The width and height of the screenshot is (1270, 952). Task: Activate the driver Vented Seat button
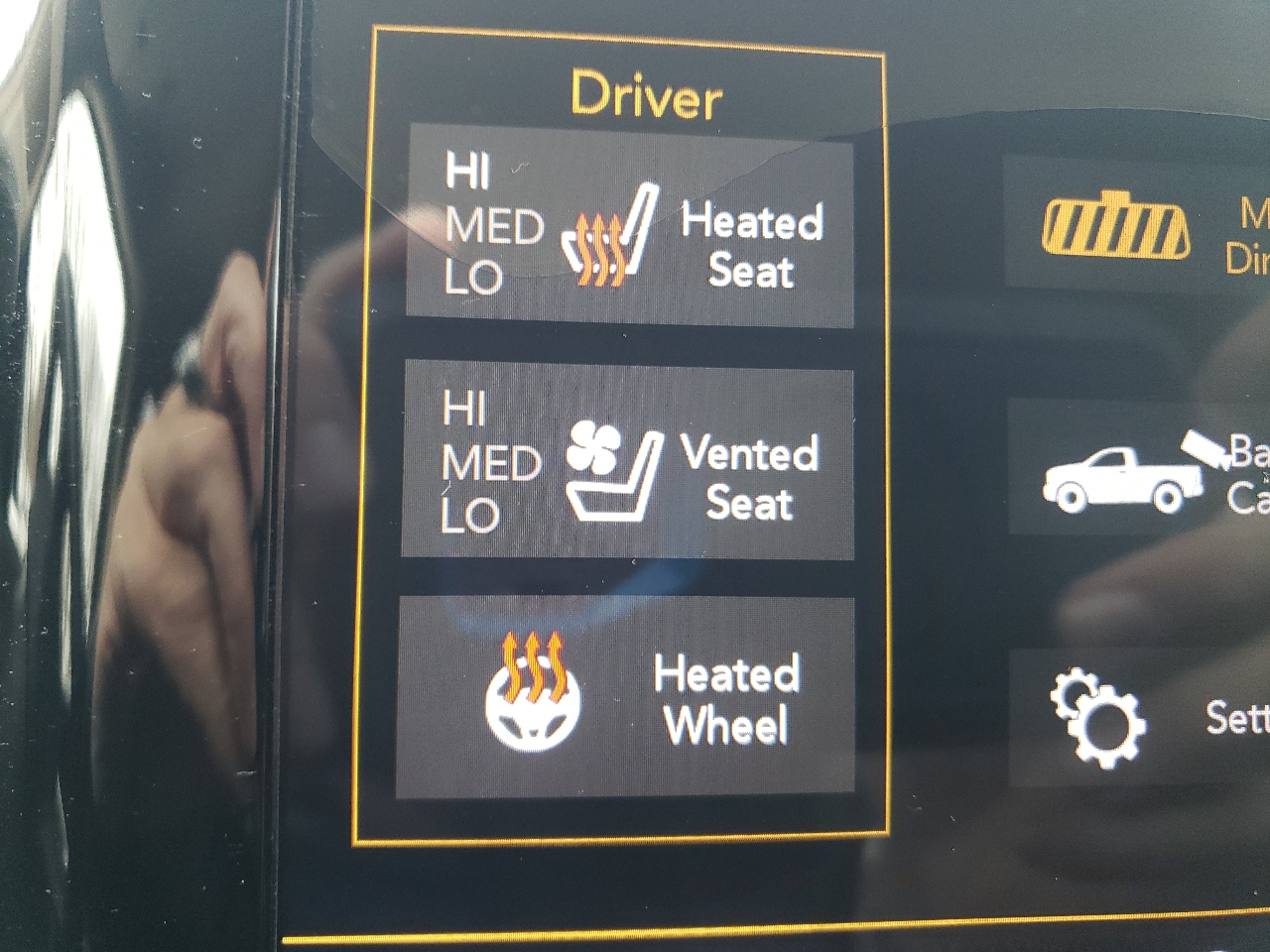(628, 462)
